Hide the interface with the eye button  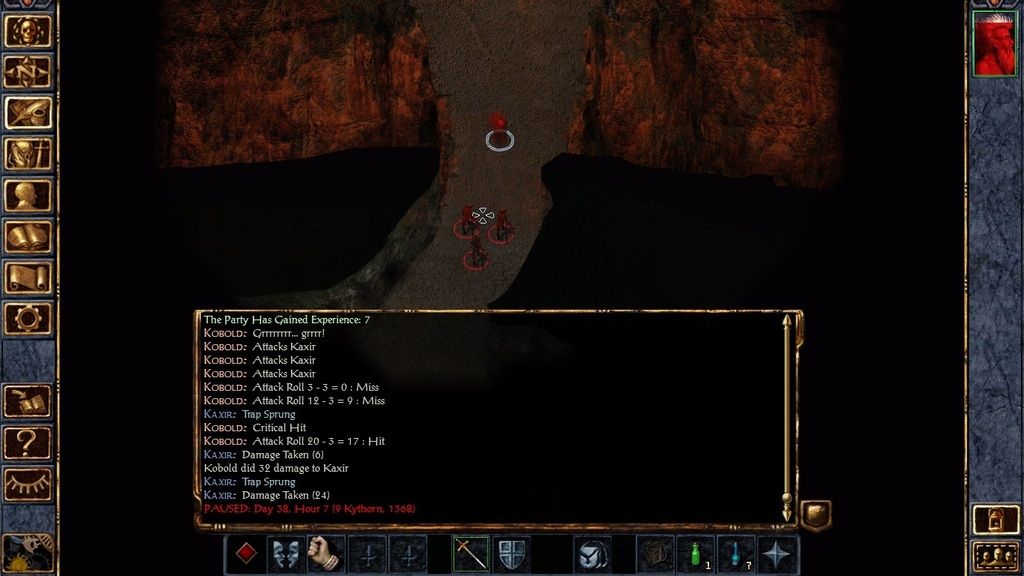(28, 483)
